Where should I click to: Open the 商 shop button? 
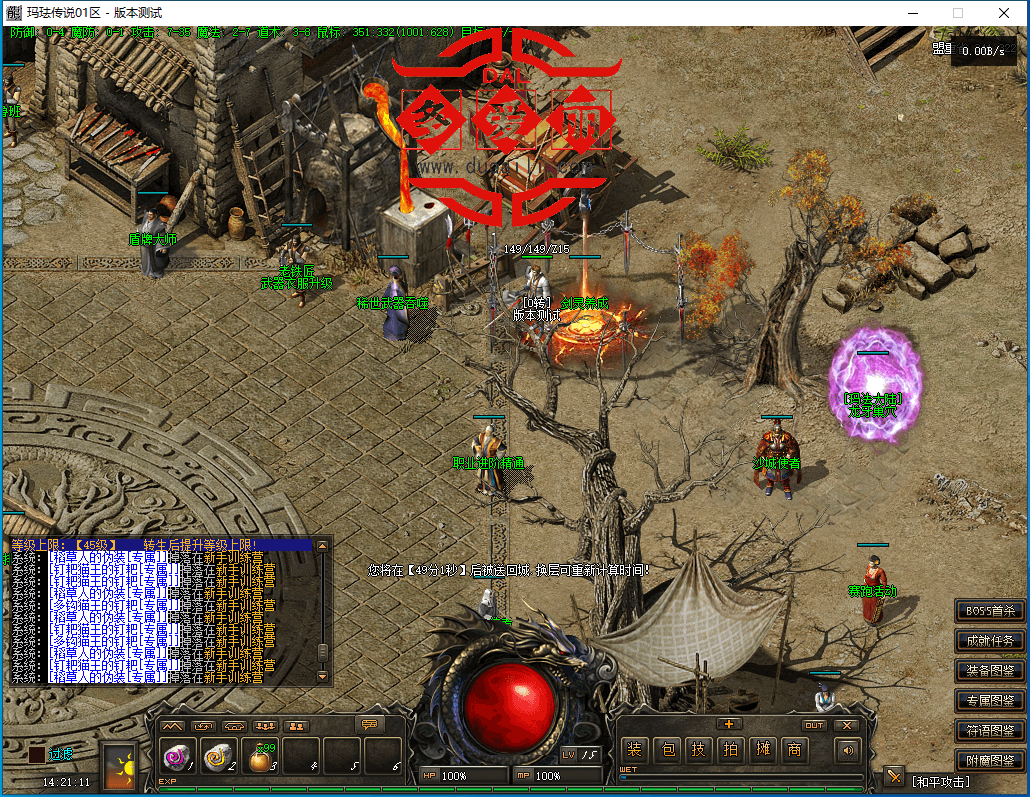point(795,749)
